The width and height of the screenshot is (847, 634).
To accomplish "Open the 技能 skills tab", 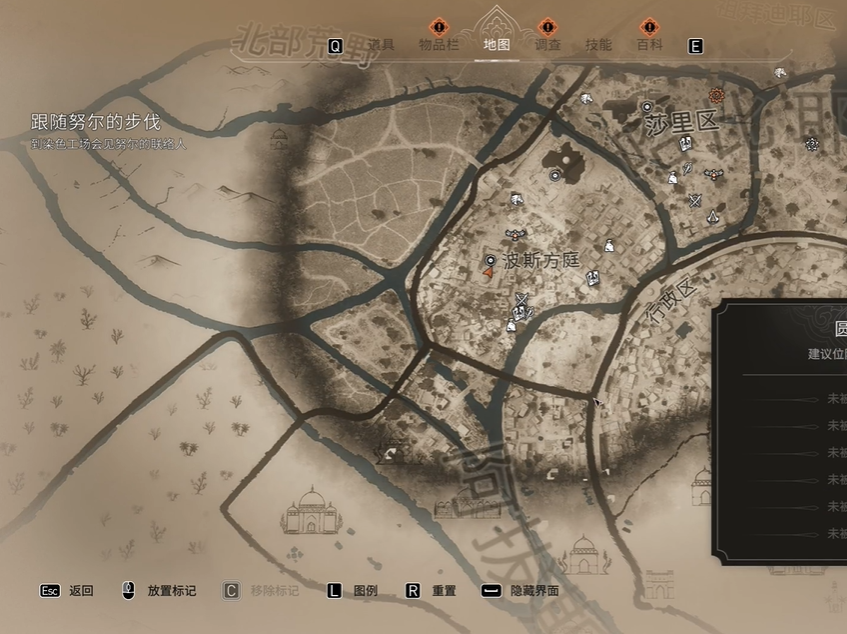I will pyautogui.click(x=598, y=45).
